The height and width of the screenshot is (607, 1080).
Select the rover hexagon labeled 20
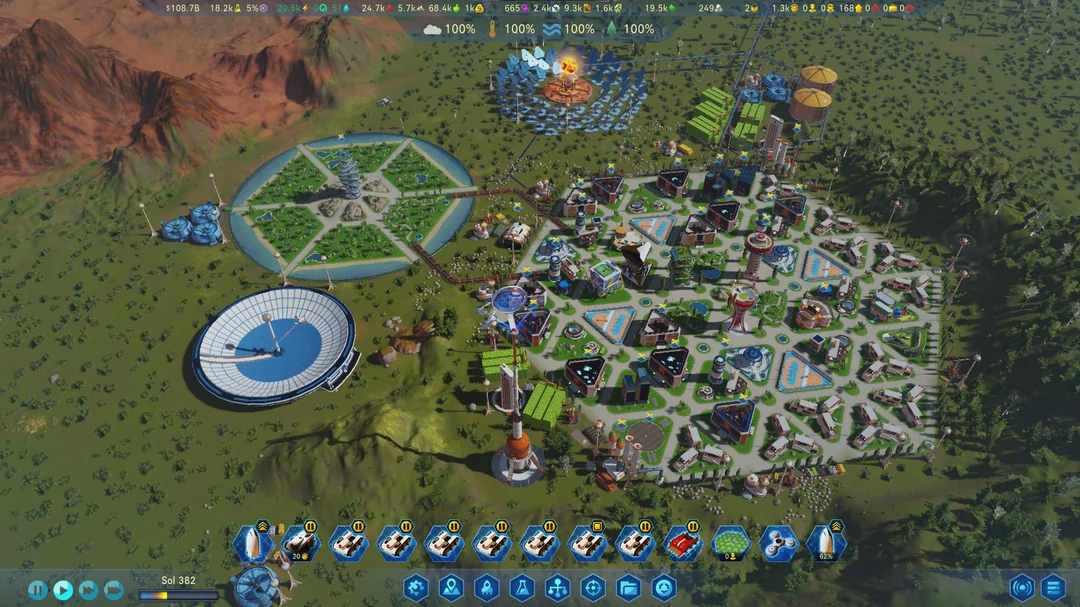299,544
